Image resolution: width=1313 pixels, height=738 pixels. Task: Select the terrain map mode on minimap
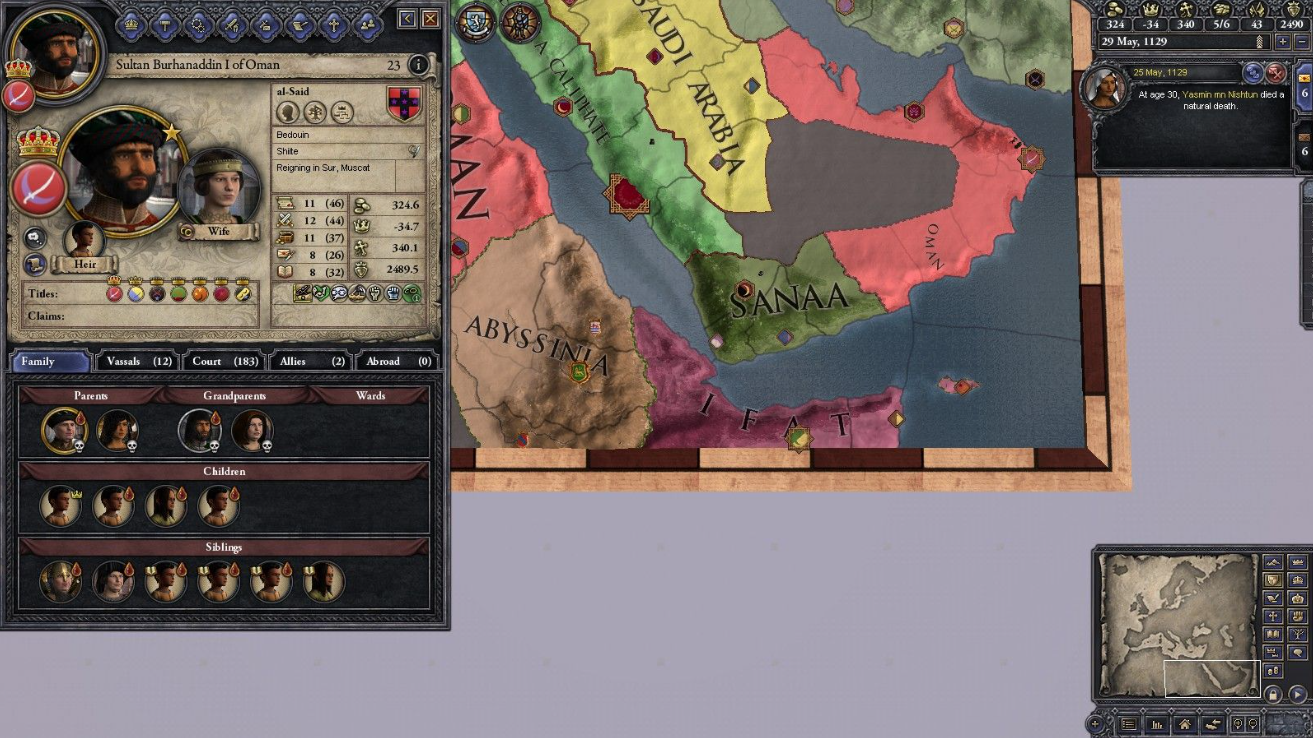click(x=1272, y=562)
